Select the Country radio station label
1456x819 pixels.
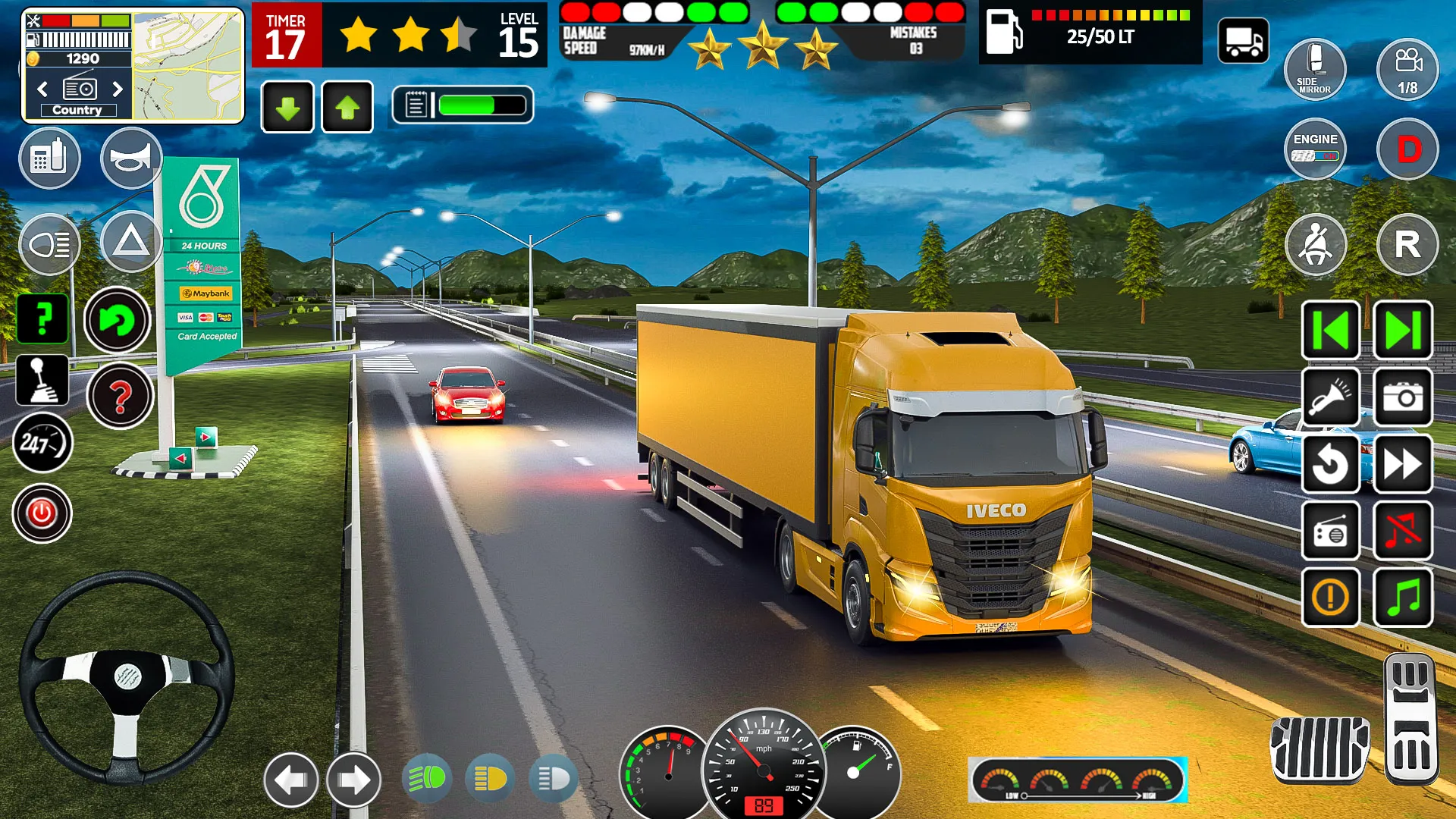[79, 109]
